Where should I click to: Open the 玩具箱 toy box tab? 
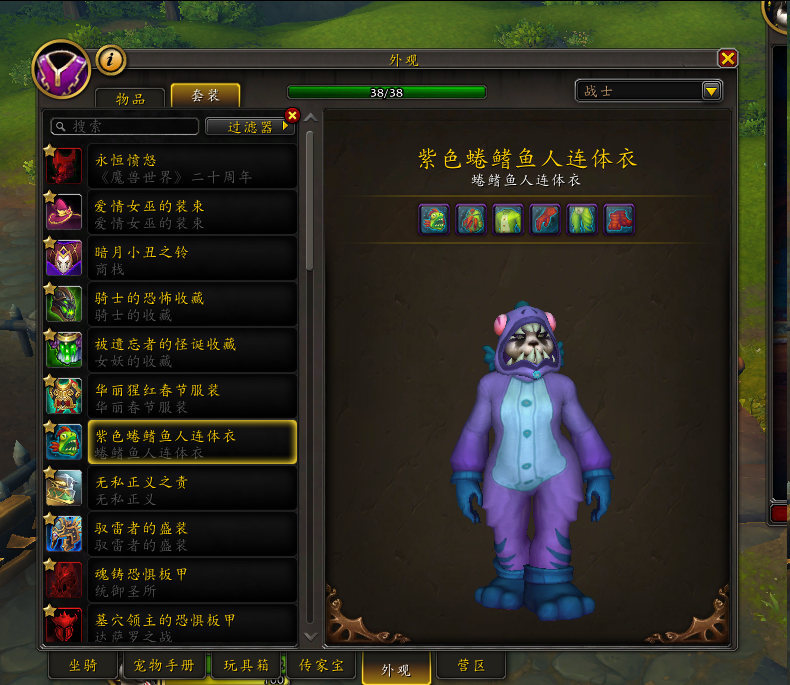[247, 665]
